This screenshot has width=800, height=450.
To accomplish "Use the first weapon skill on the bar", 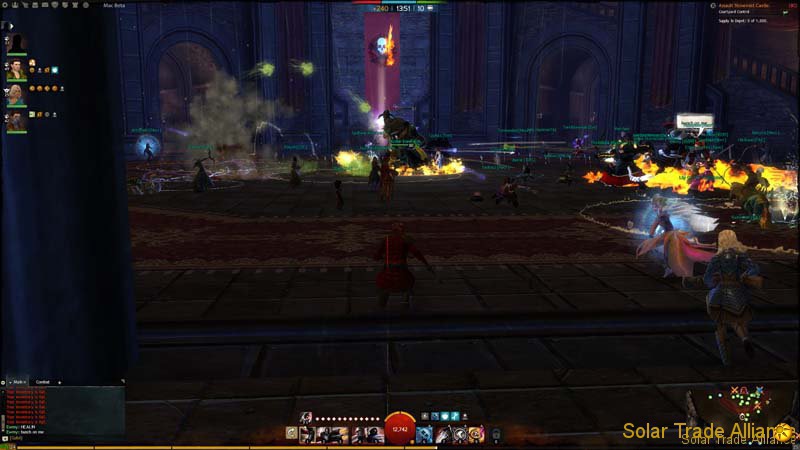I will (x=307, y=434).
